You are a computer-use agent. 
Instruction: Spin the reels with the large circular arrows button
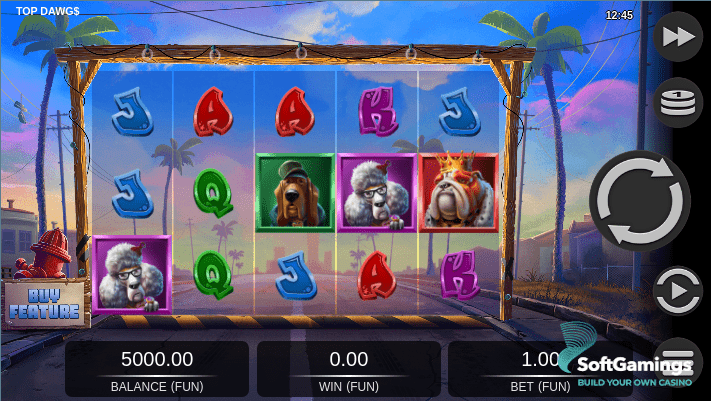[x=638, y=200]
